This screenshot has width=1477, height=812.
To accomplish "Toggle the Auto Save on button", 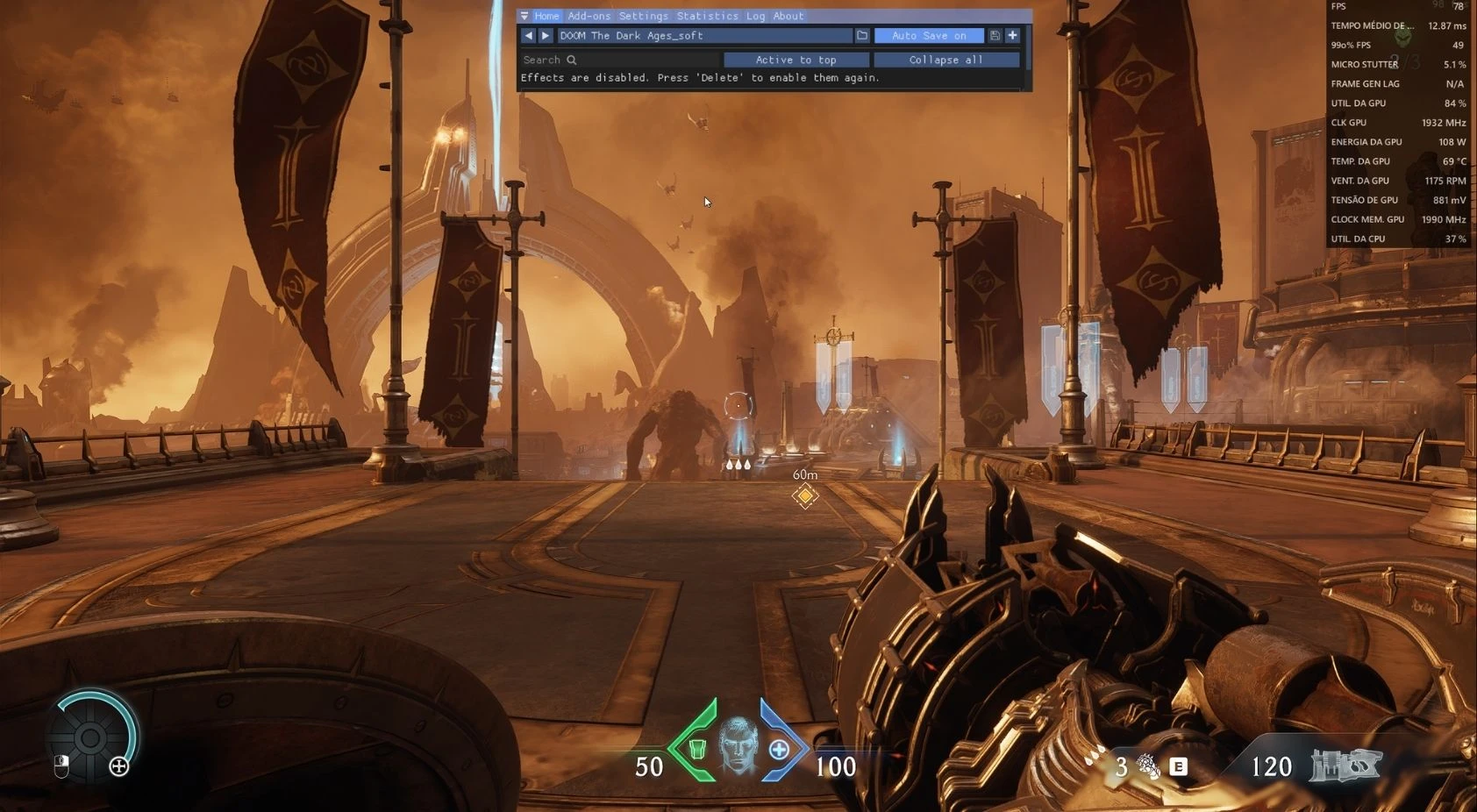I will (x=929, y=36).
